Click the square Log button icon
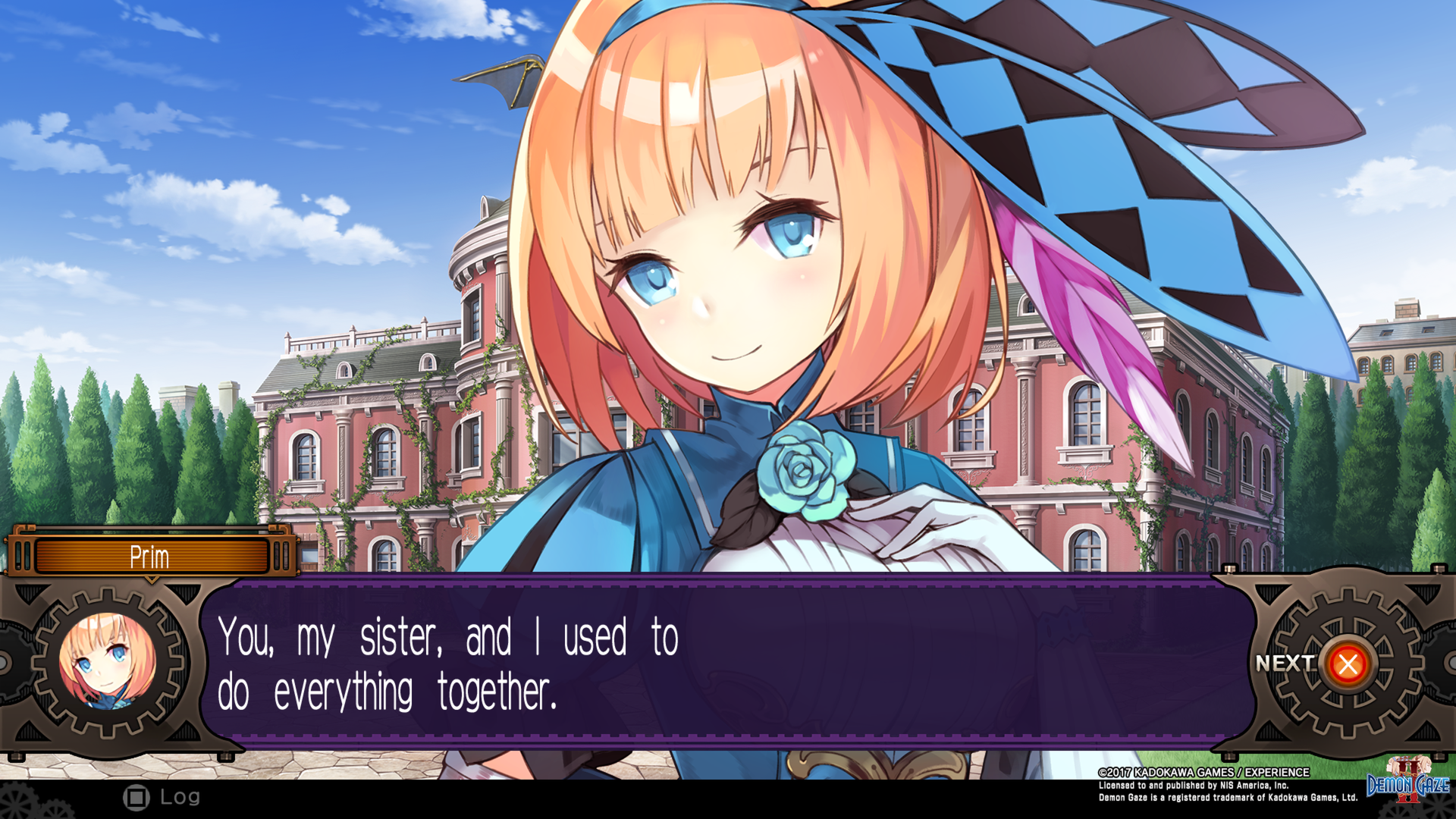This screenshot has height=819, width=1456. [x=136, y=797]
